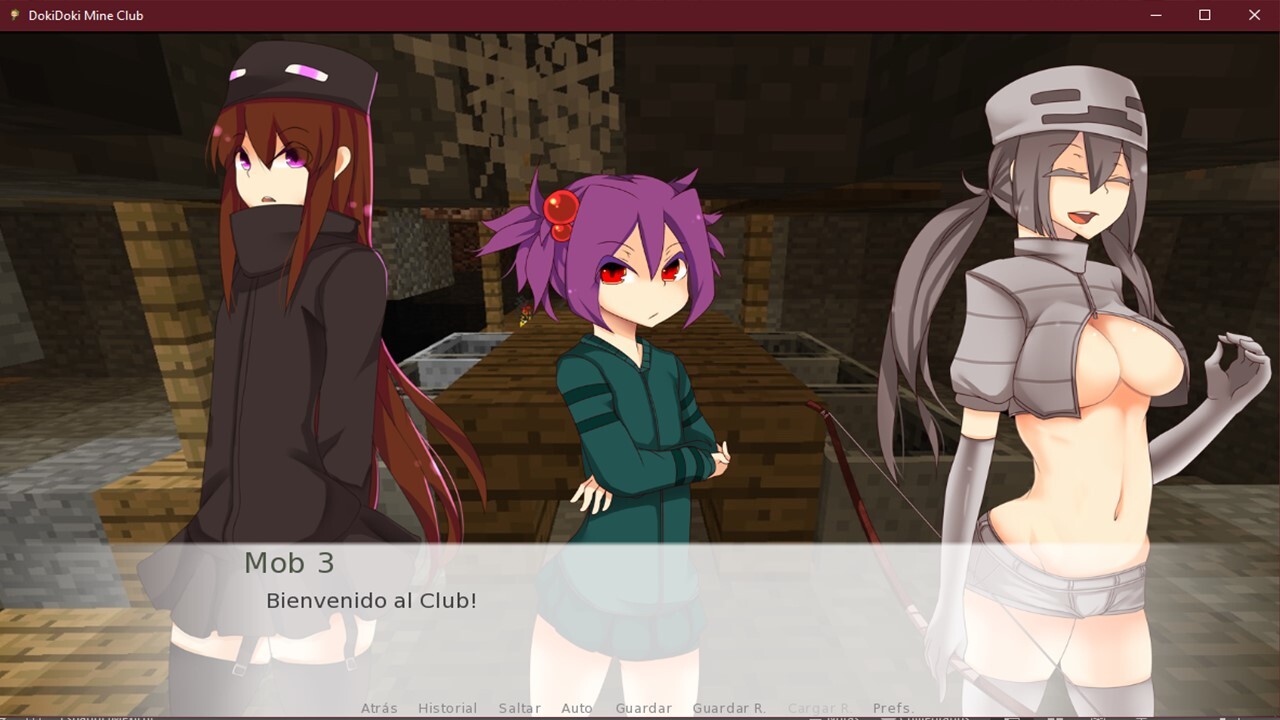Select the grayed-out Cargar R. option

click(x=820, y=708)
